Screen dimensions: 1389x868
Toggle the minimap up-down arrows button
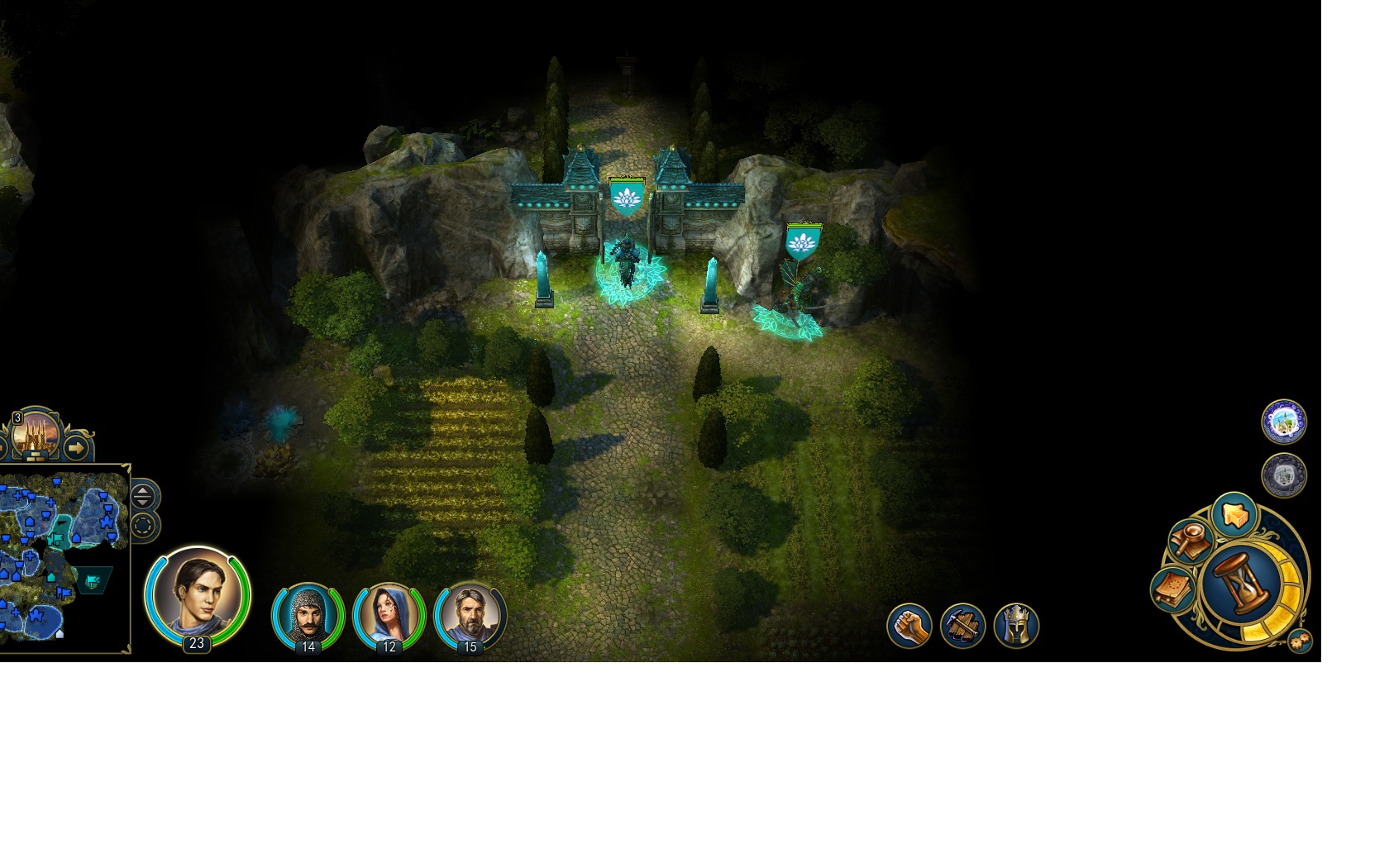tap(143, 496)
